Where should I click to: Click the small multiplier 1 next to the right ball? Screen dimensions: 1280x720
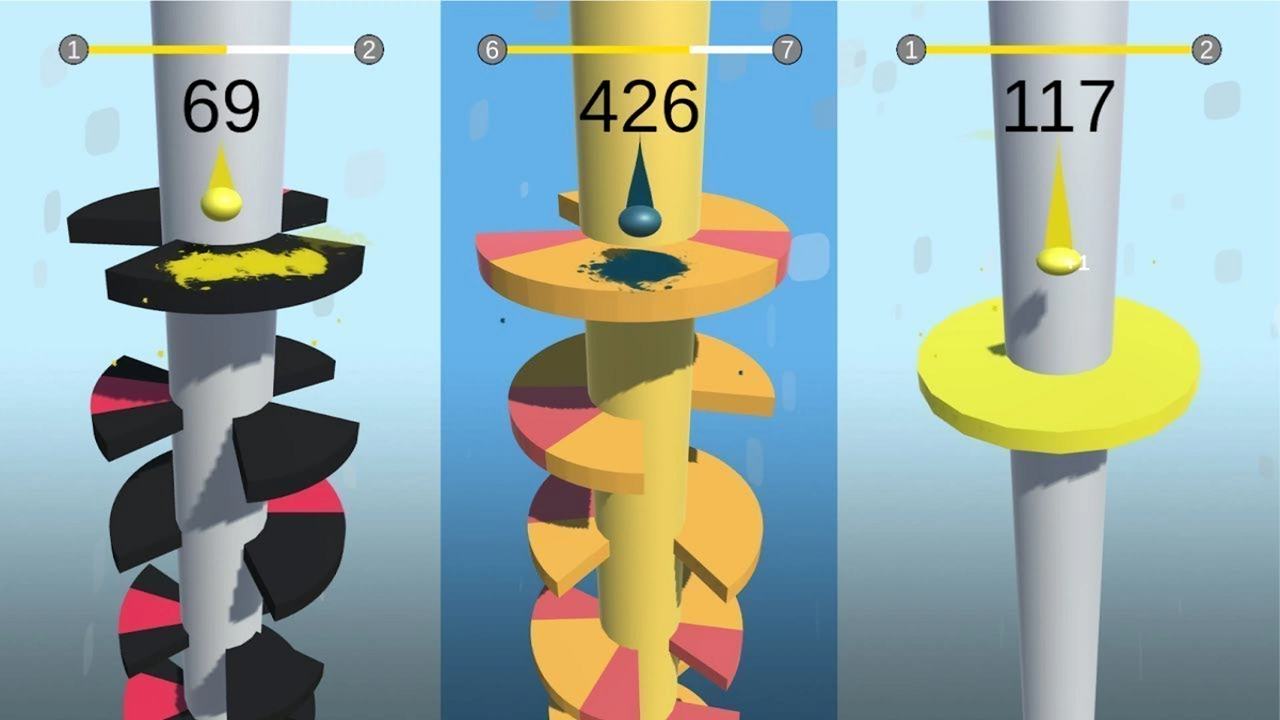(1083, 263)
